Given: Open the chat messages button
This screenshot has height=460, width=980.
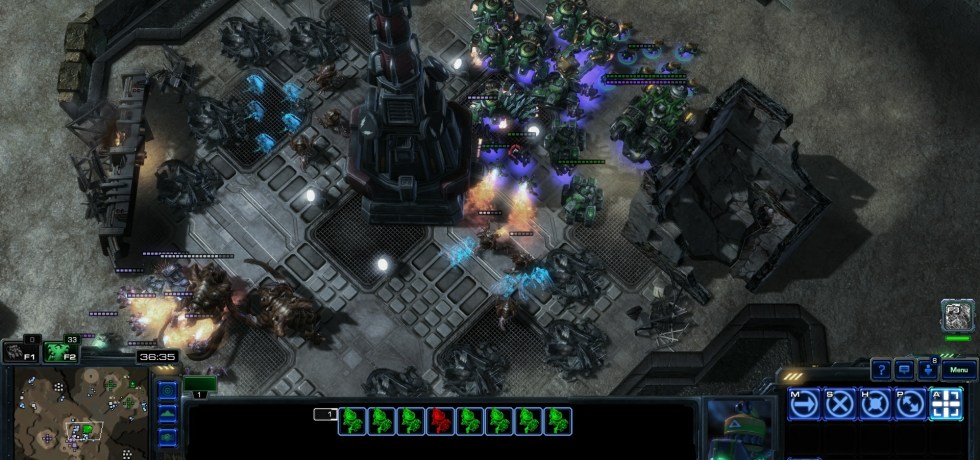Looking at the screenshot, I should coord(904,370).
